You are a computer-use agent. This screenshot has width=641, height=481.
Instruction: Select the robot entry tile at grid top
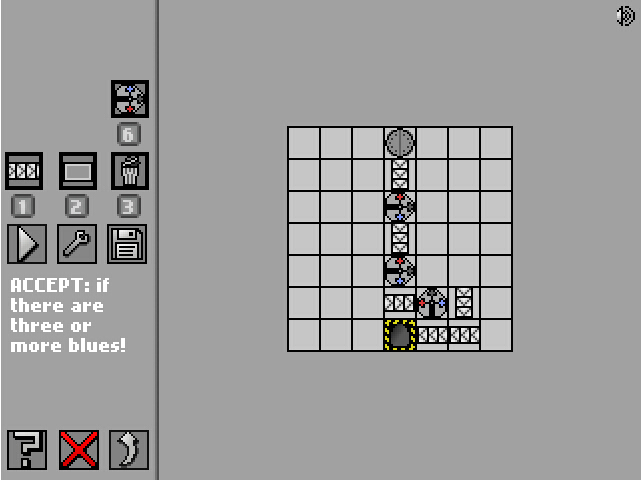point(400,142)
